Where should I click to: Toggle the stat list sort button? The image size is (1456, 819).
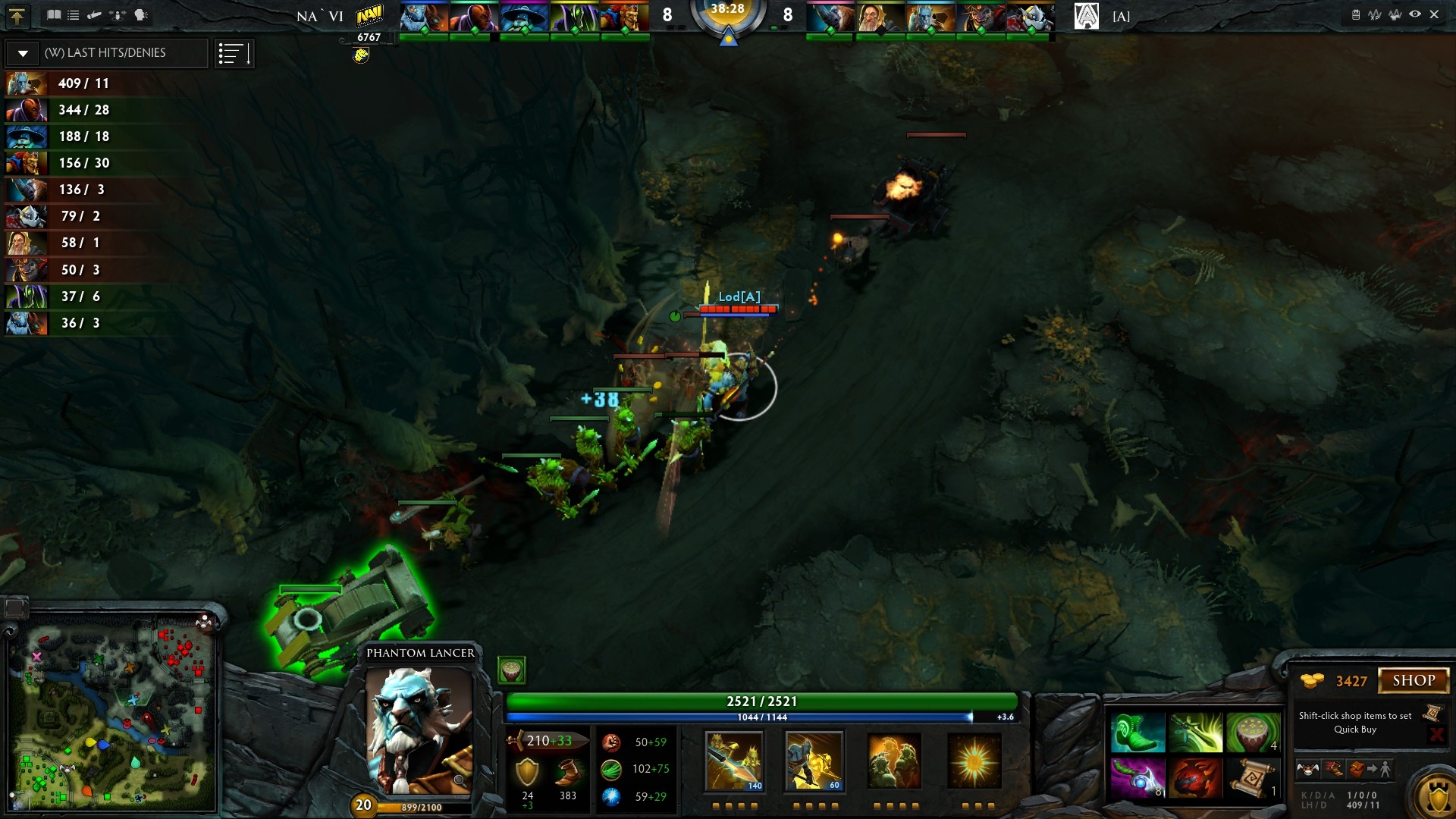point(234,53)
